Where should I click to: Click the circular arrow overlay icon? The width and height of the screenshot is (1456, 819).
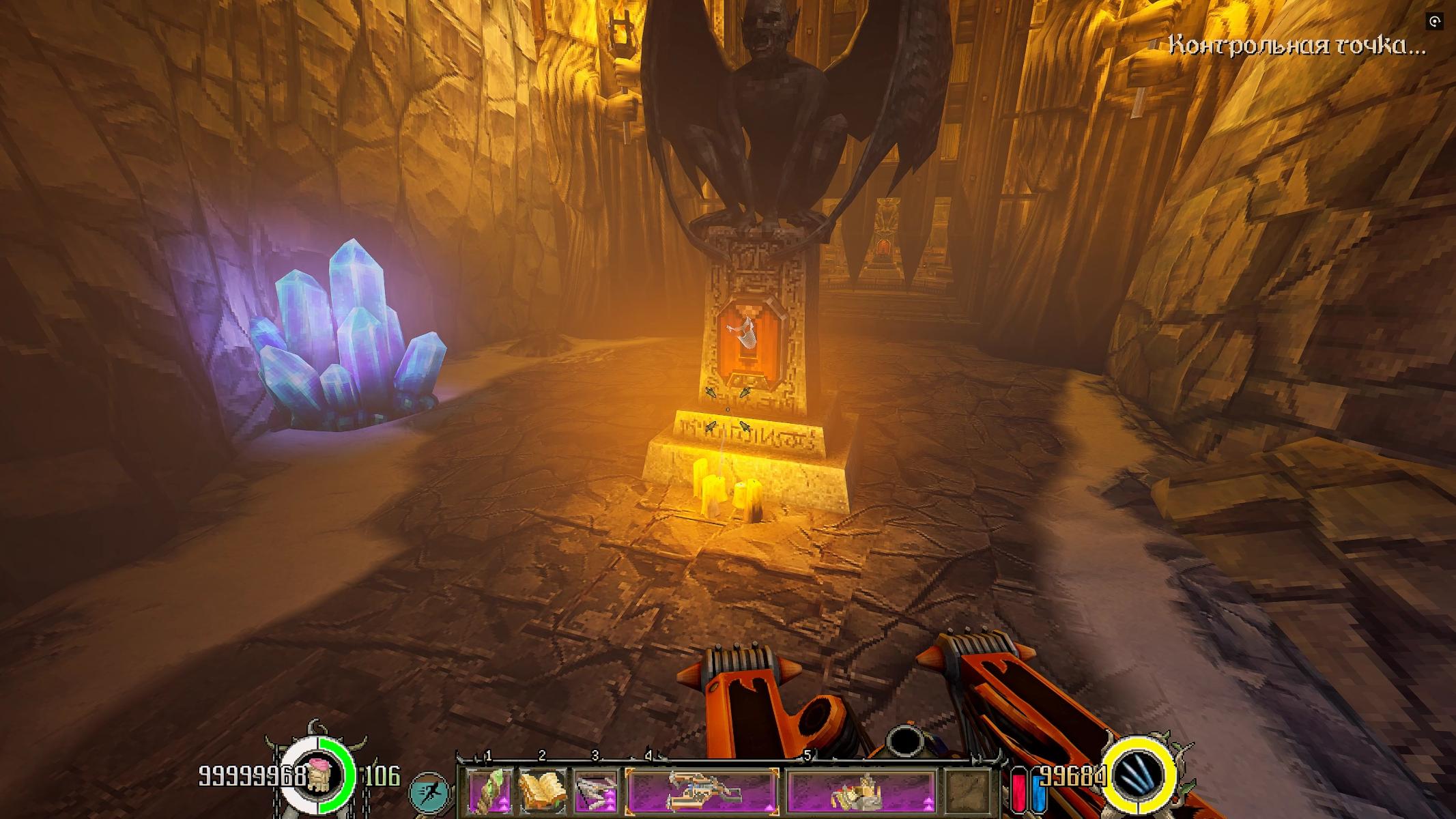pos(1435,22)
